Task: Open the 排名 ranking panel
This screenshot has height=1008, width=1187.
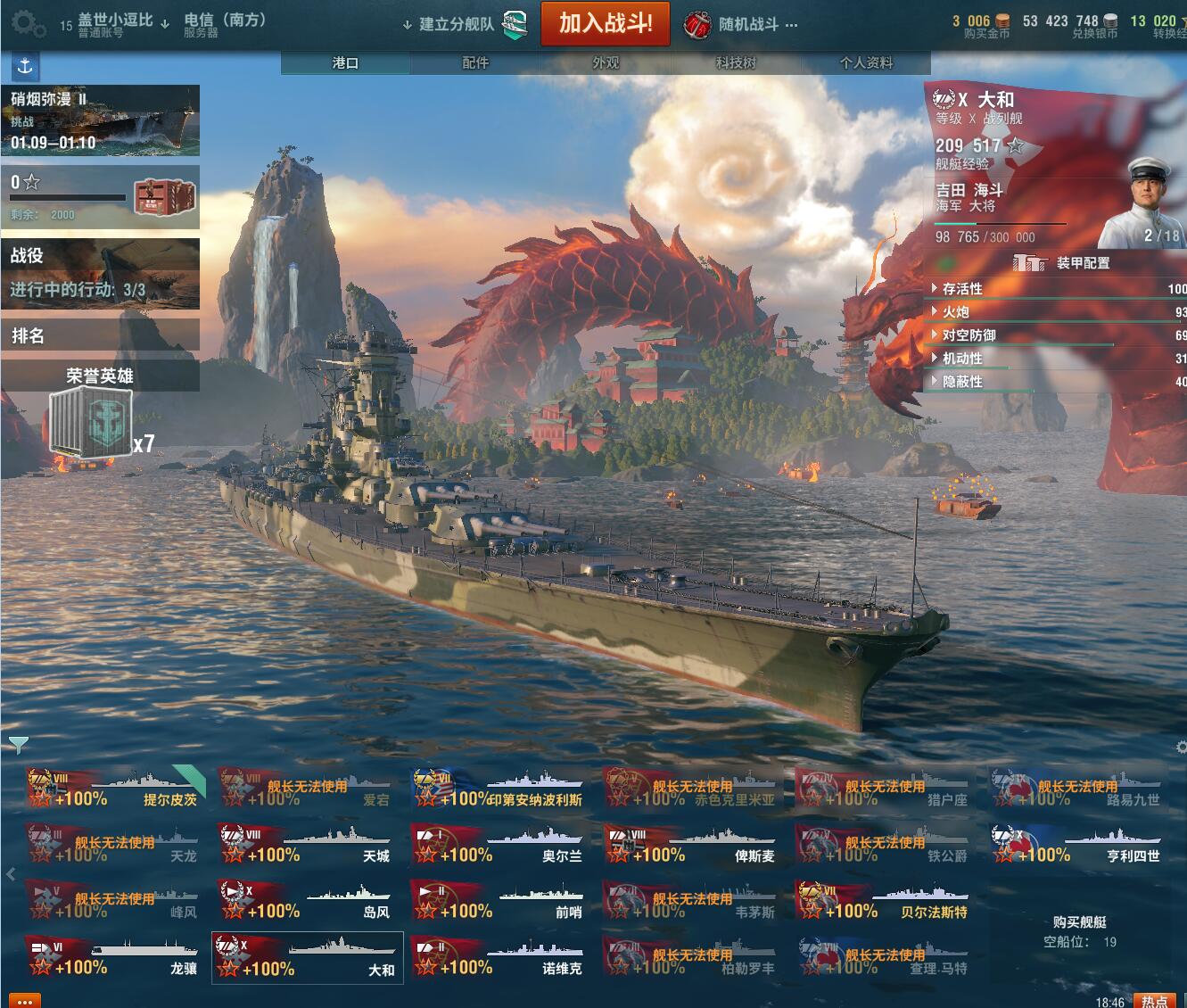Action: tap(100, 335)
